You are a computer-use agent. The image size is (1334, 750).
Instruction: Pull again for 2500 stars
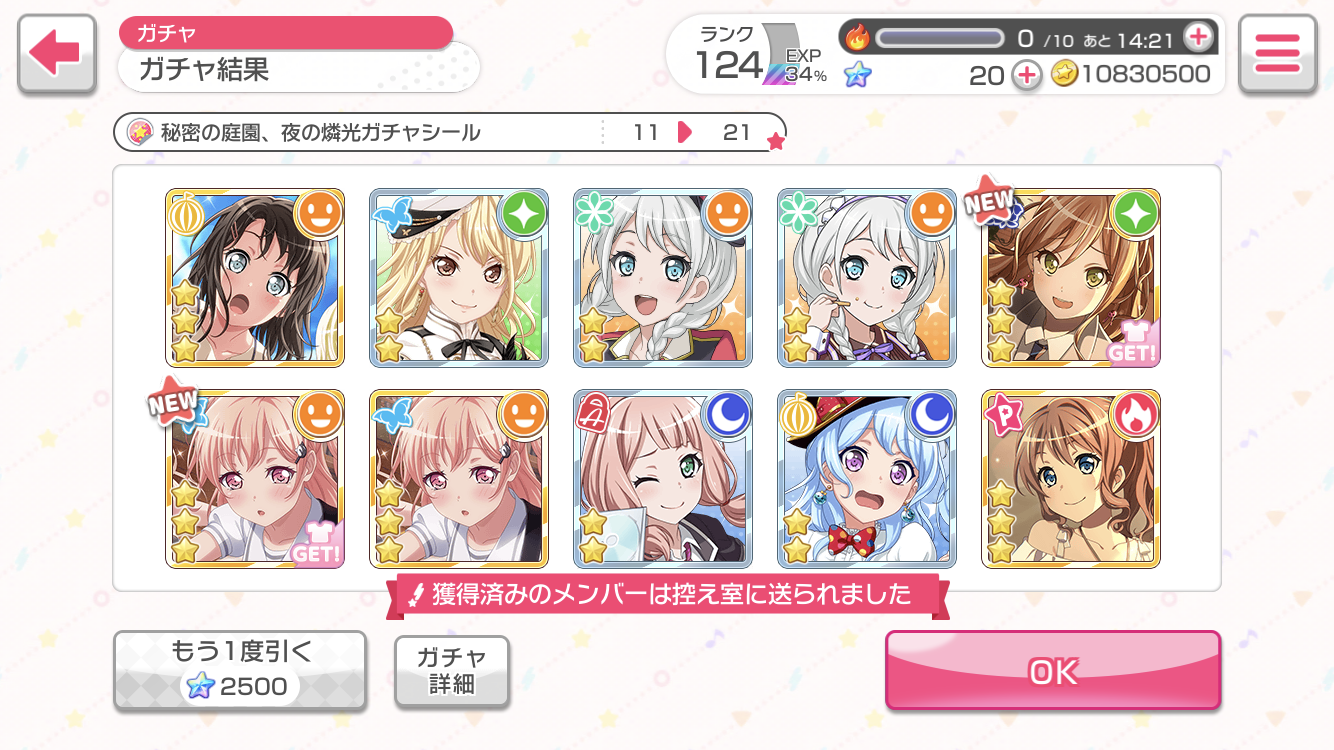click(x=239, y=671)
